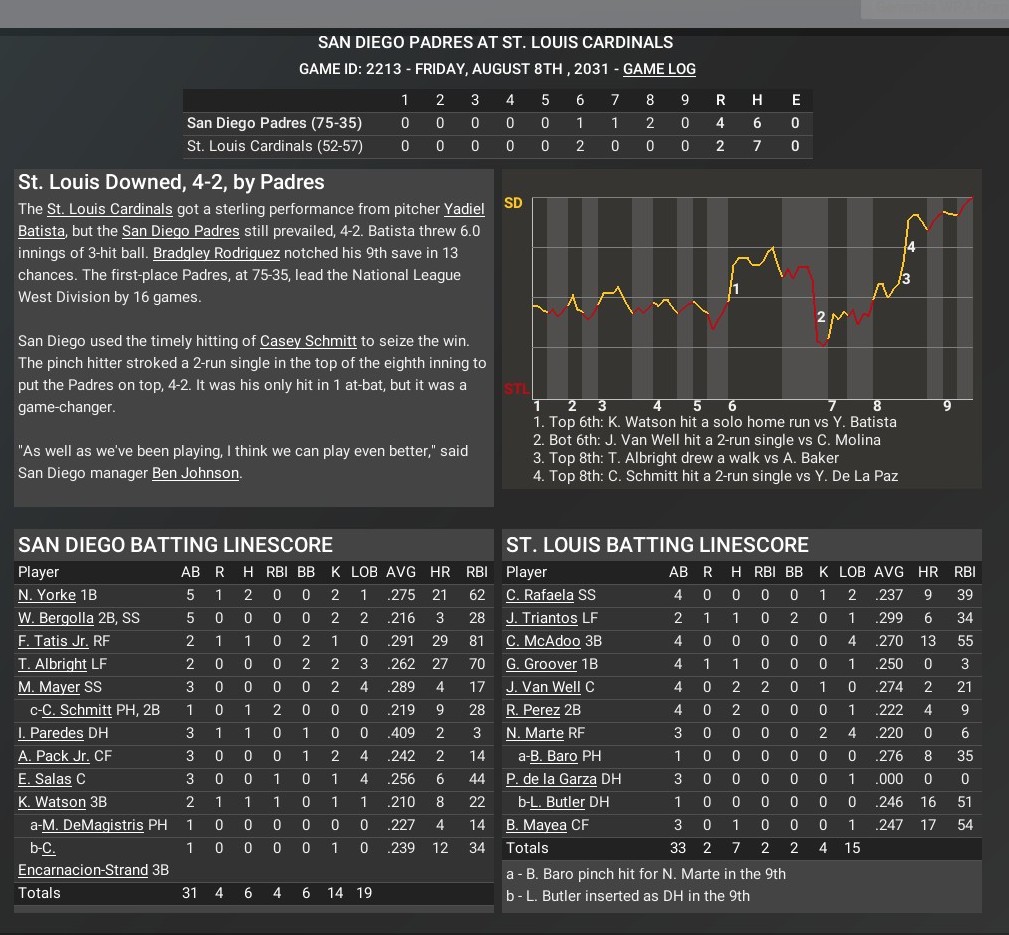Open K. Watson's player profile
This screenshot has height=935, width=1009.
tap(50, 802)
